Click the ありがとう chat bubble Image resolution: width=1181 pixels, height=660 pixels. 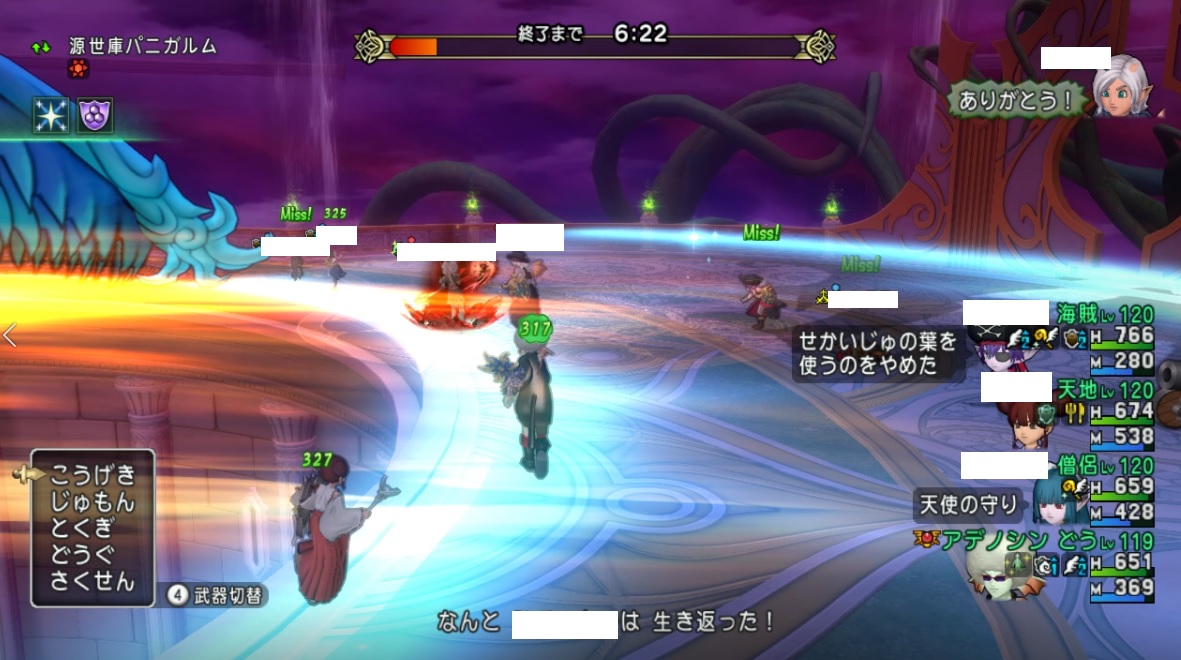point(1015,100)
